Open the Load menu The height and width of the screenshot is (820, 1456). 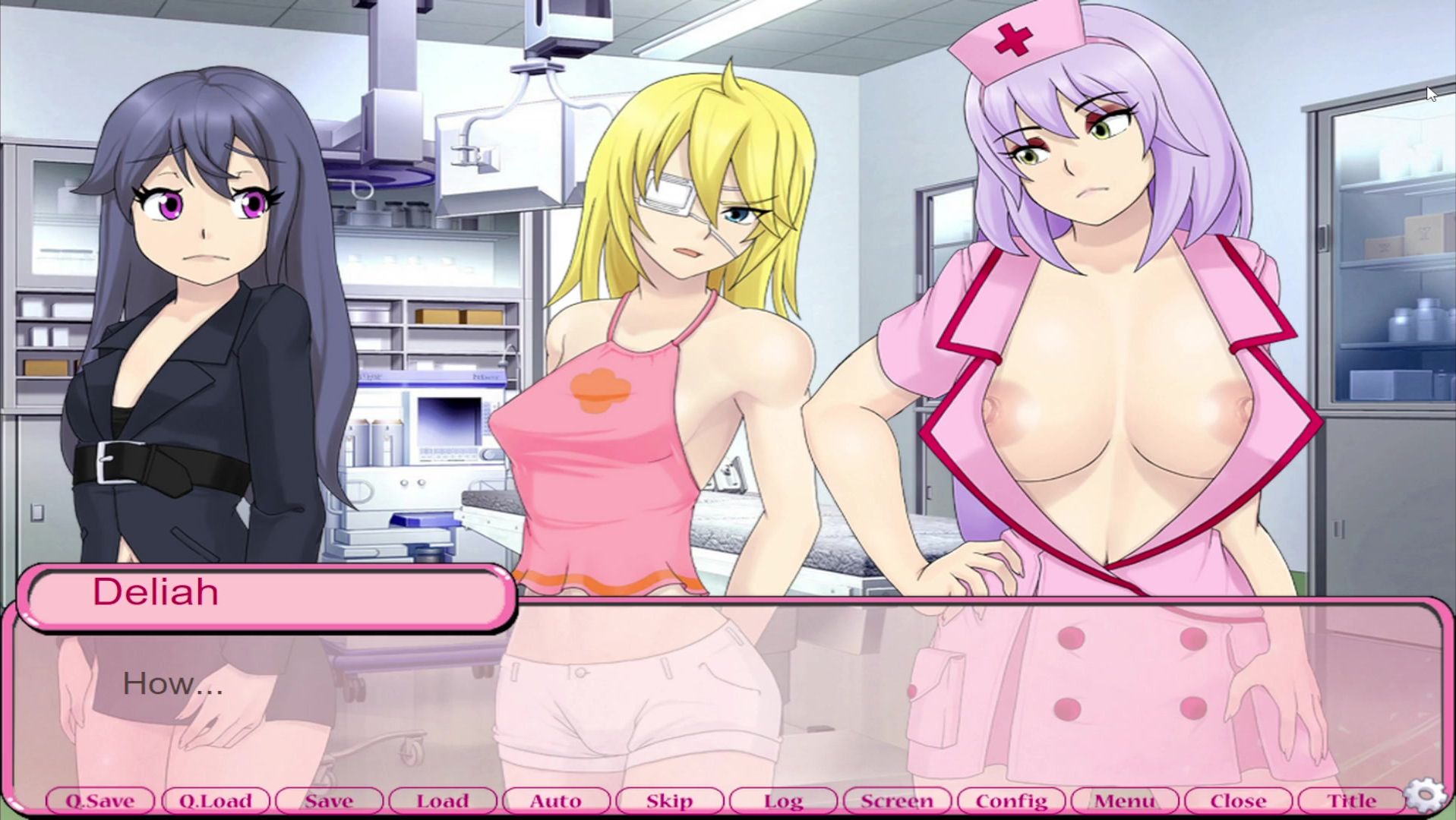(442, 801)
